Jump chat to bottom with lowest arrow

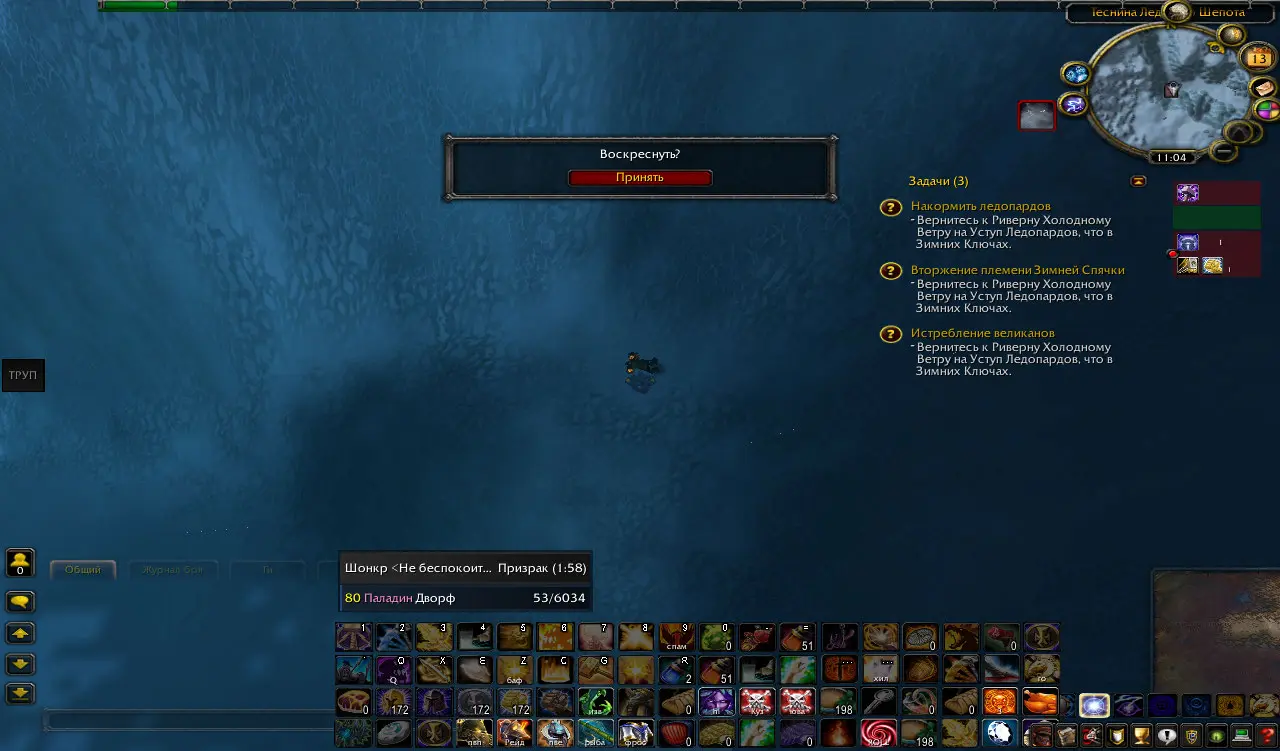(x=21, y=693)
